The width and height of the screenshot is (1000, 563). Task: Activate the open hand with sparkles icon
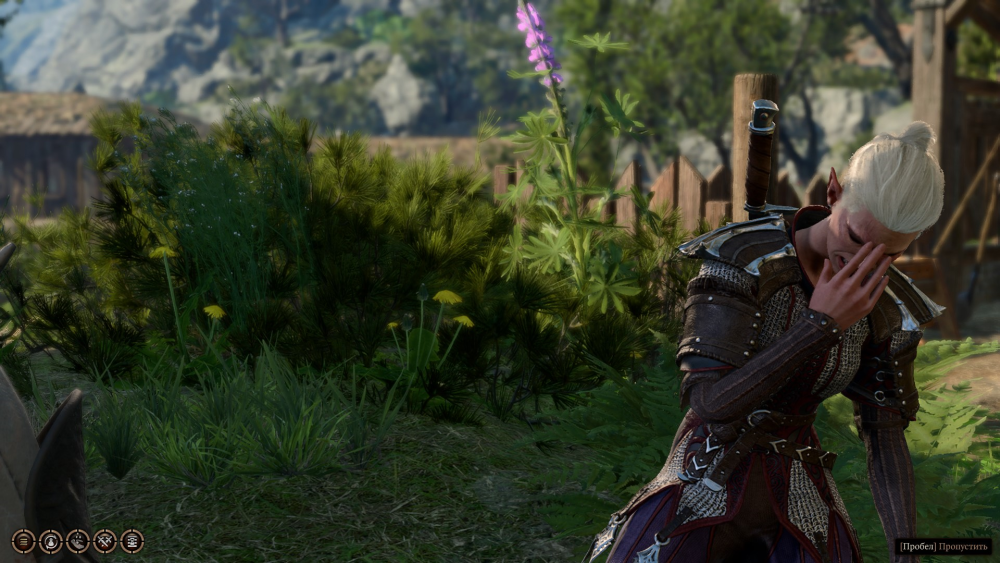(x=77, y=541)
